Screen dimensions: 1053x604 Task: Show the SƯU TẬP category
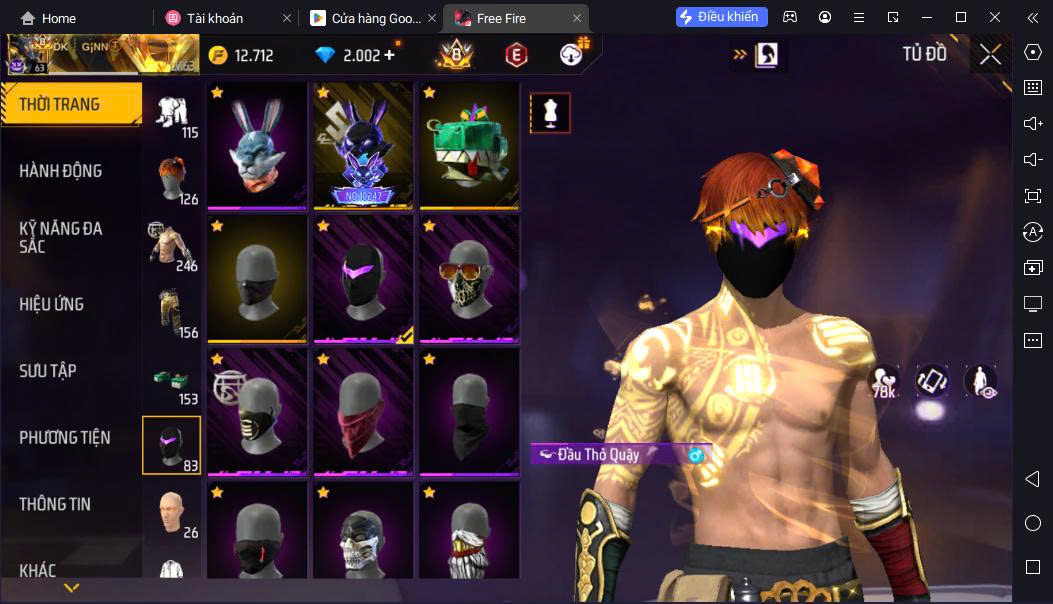tap(48, 371)
